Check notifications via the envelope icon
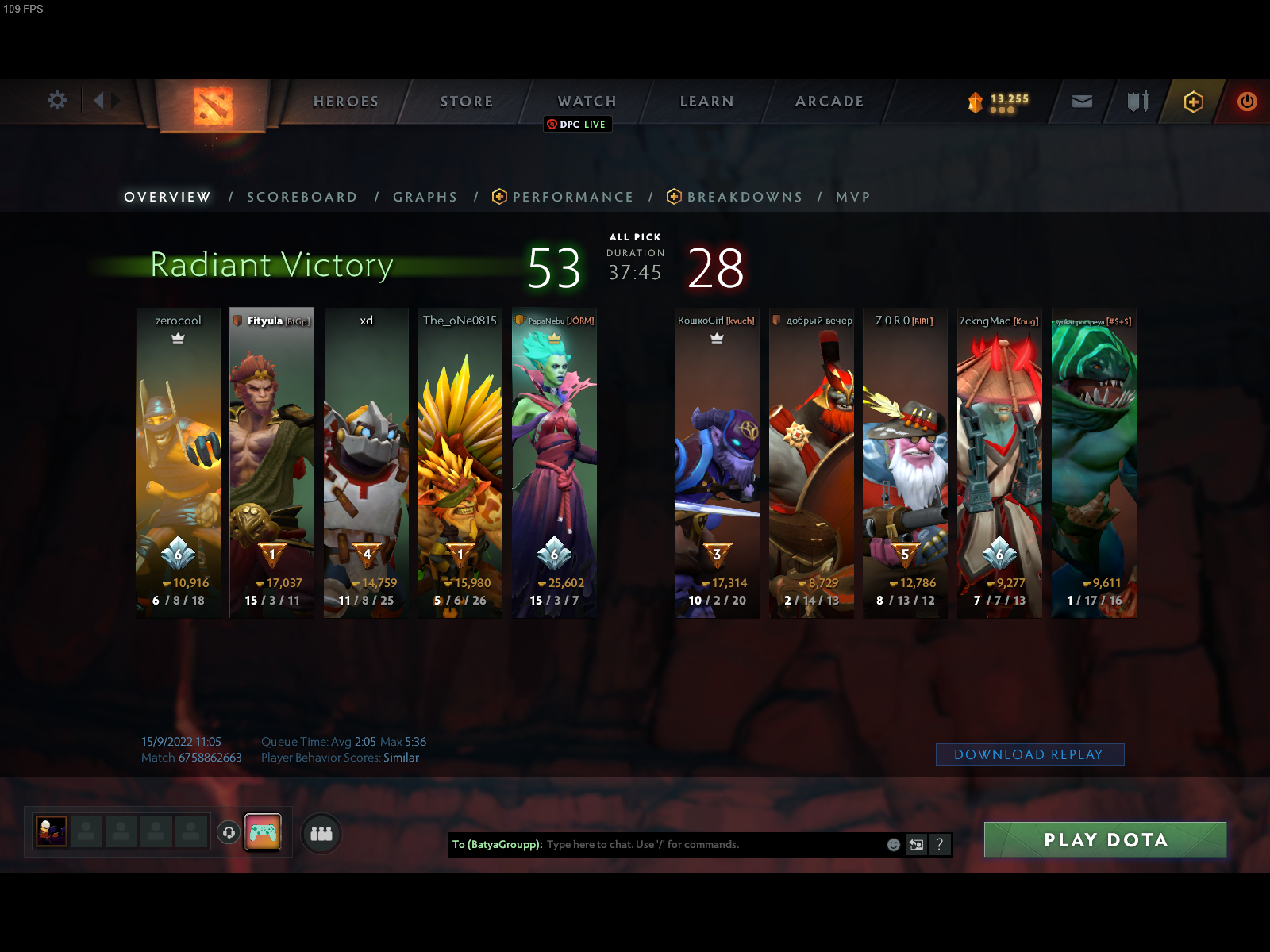Screen dimensions: 1270x952 (x=1081, y=102)
